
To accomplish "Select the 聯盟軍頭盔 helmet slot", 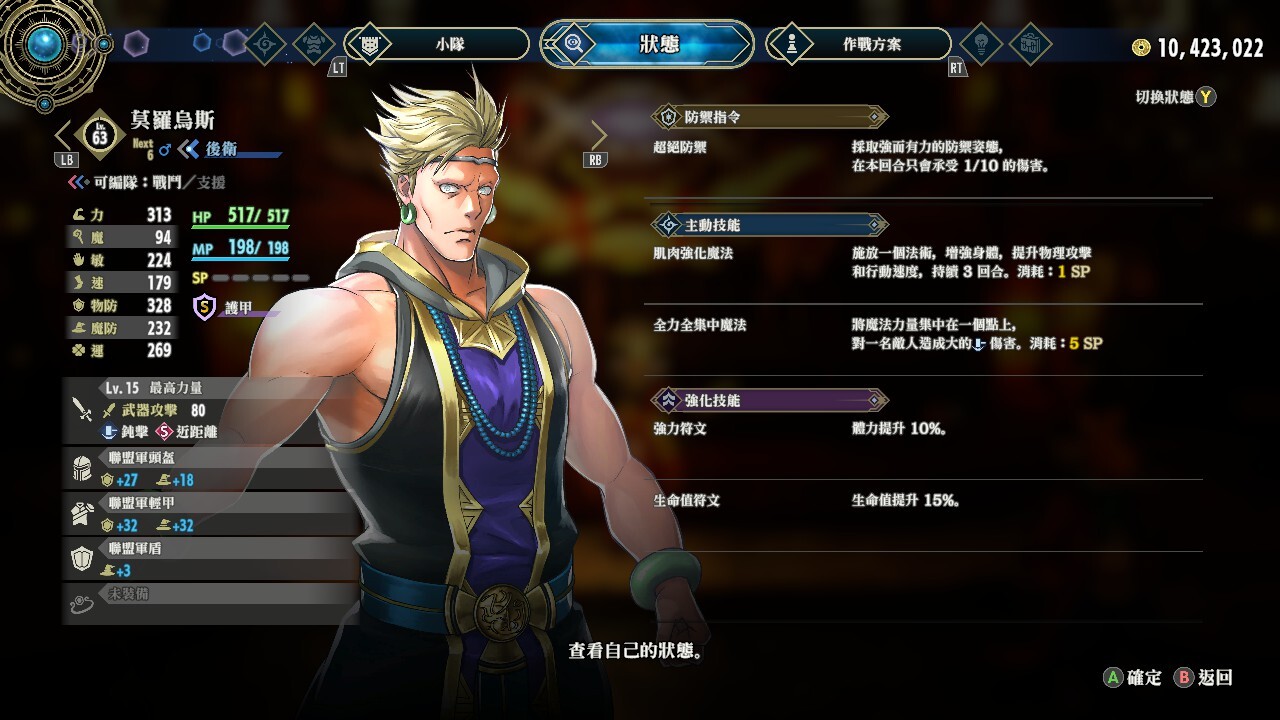I will click(x=200, y=469).
